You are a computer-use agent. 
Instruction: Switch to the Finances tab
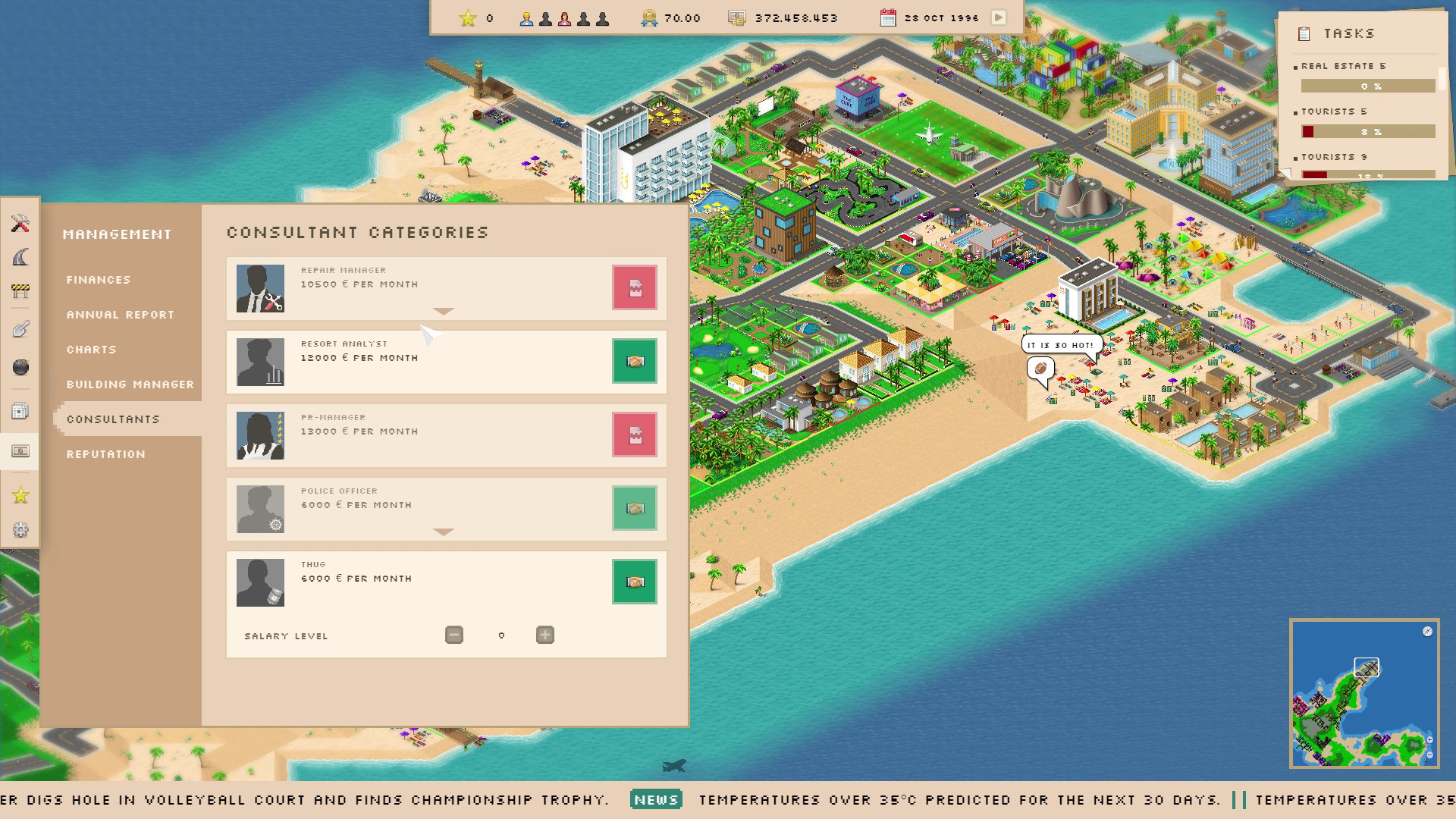coord(99,279)
